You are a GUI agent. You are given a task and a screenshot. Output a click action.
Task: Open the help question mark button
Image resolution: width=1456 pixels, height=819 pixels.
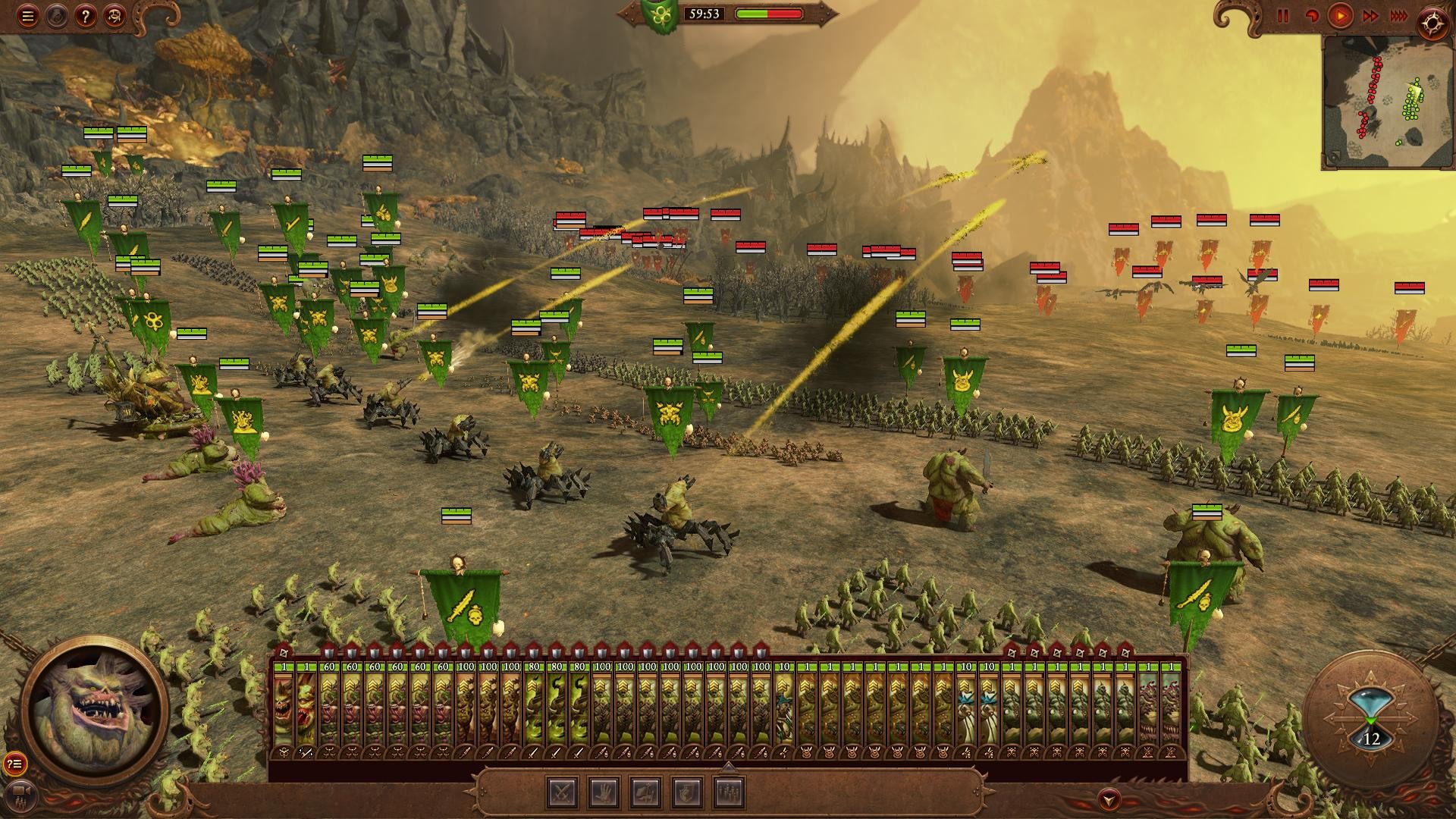click(x=86, y=17)
